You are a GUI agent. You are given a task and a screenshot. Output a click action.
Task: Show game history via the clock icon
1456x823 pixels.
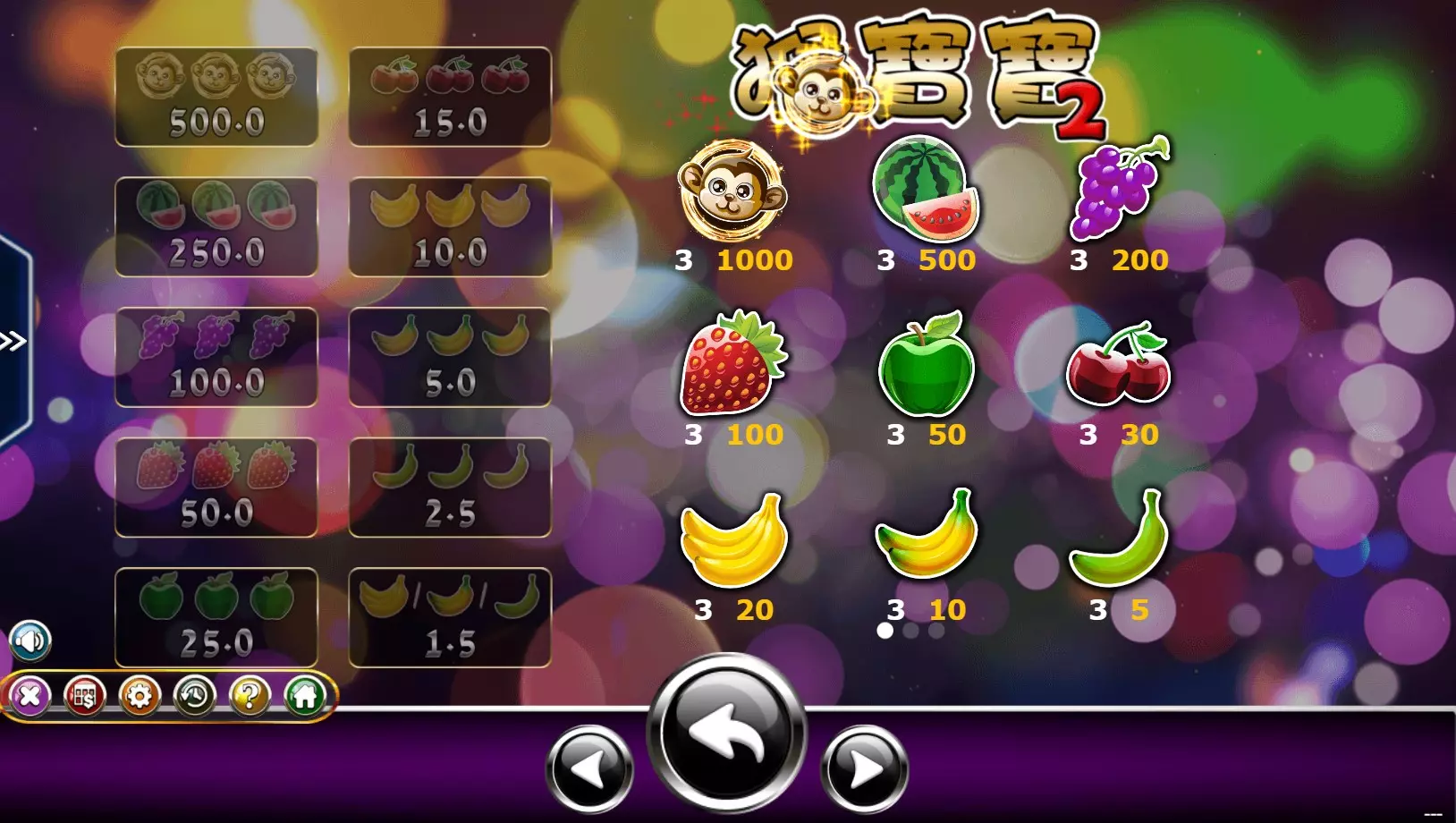click(x=195, y=695)
